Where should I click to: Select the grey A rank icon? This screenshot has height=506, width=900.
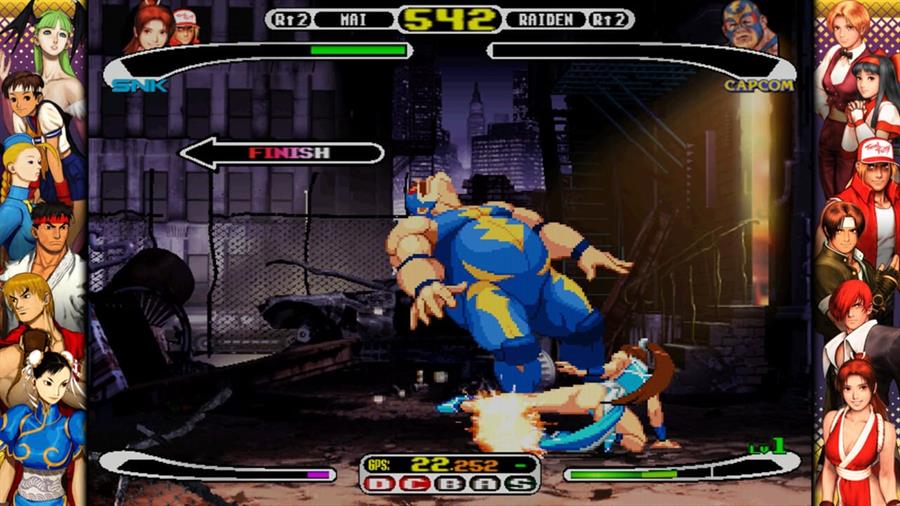pos(484,484)
